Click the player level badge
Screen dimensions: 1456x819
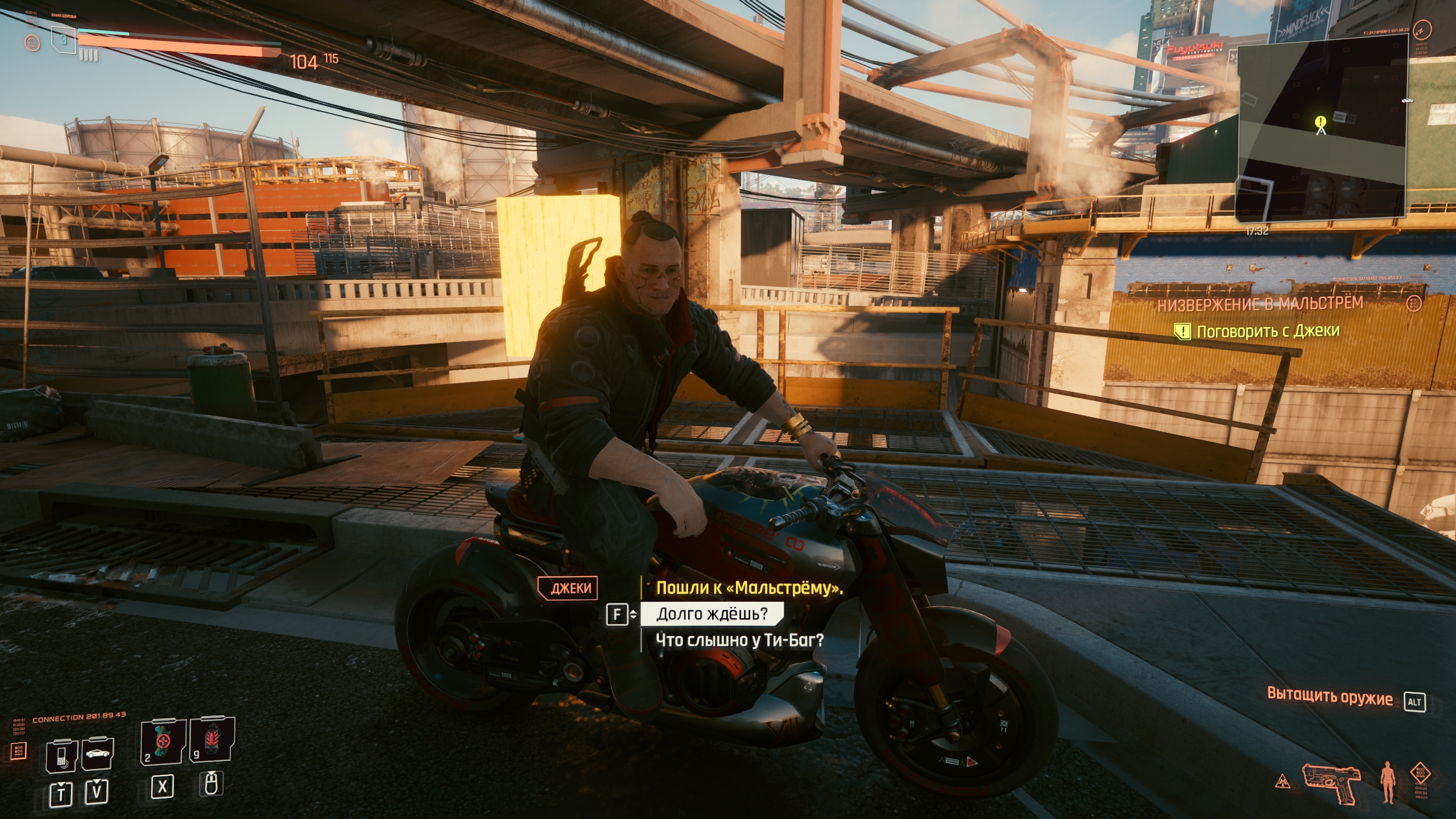point(63,40)
